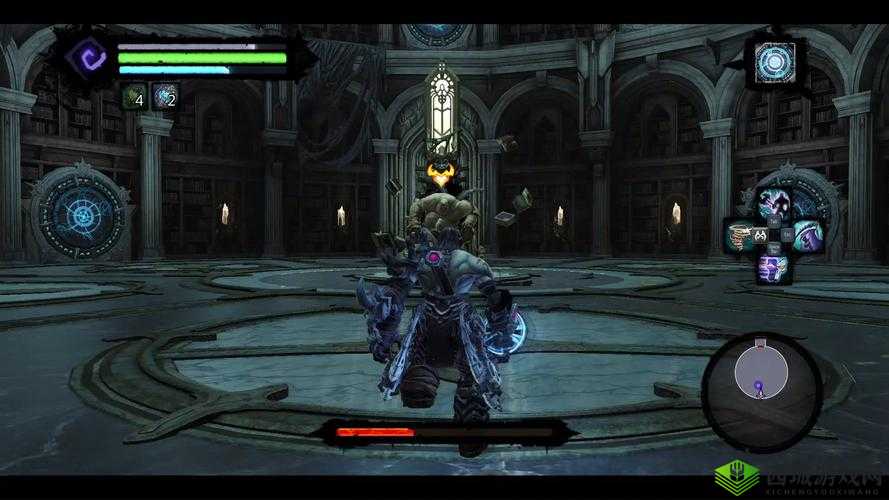The image size is (889, 500).
Task: Click the purple reaper emblem icon
Action: pyautogui.click(x=92, y=56)
